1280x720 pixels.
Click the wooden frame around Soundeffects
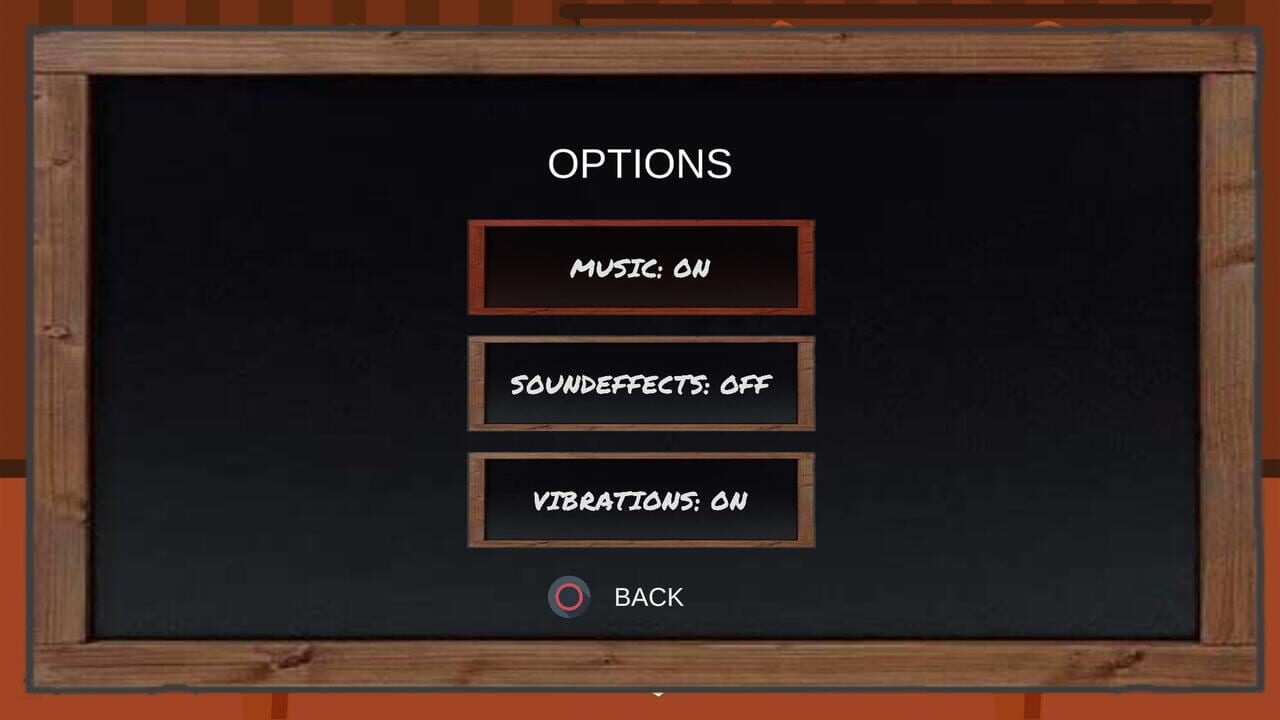click(x=475, y=384)
